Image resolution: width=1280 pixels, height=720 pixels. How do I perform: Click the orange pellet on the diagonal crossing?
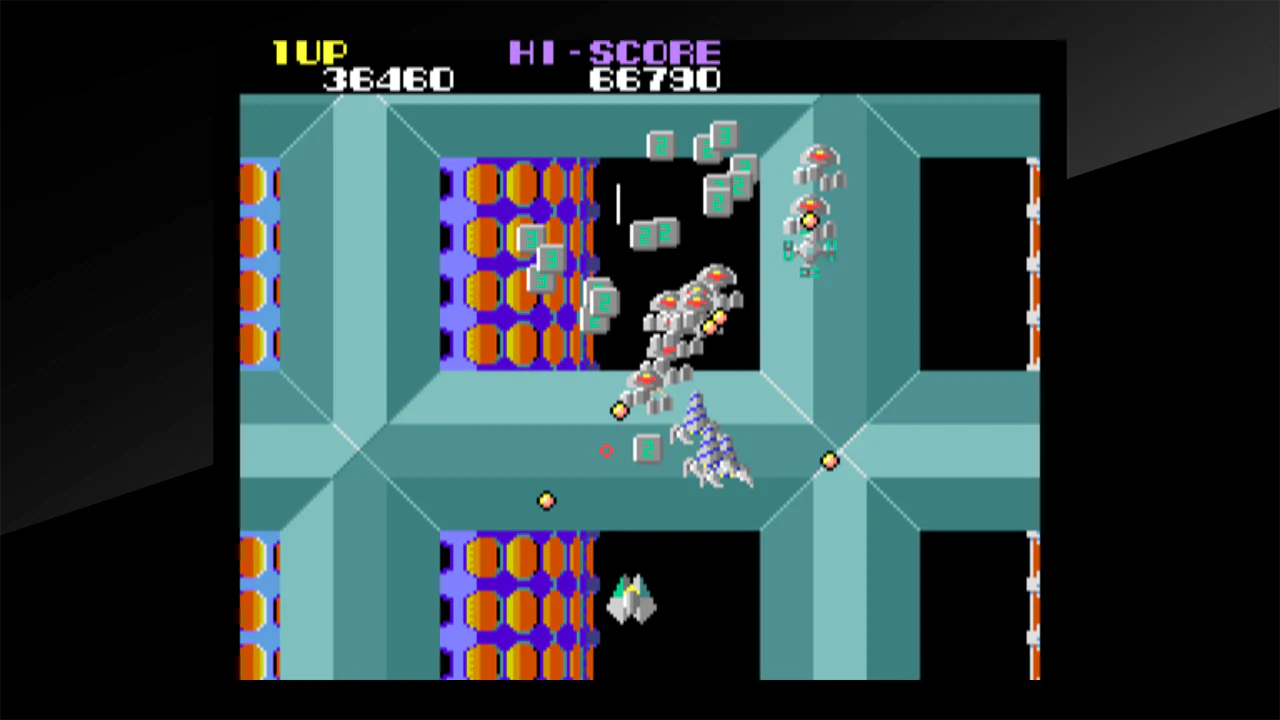(831, 460)
